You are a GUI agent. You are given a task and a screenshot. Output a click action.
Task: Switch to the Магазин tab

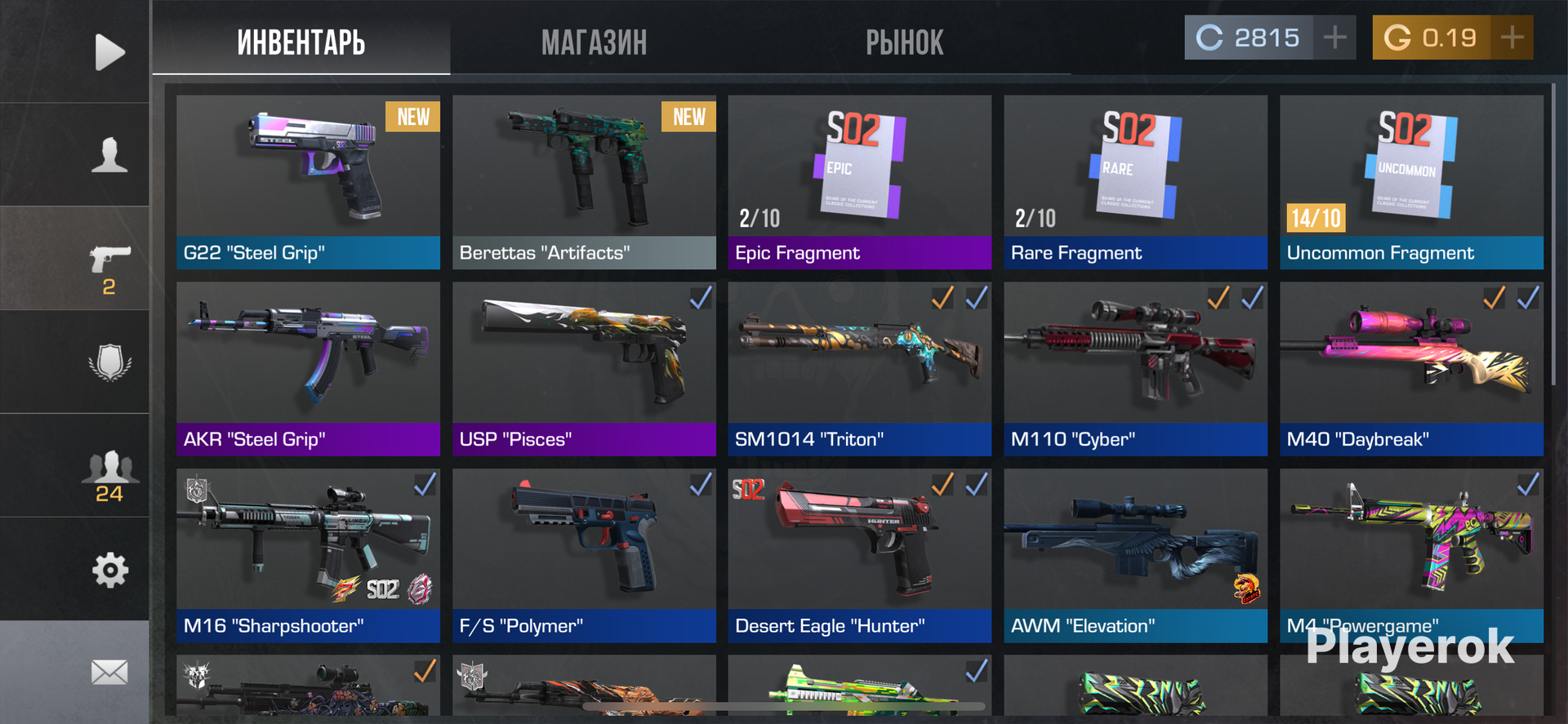click(594, 42)
